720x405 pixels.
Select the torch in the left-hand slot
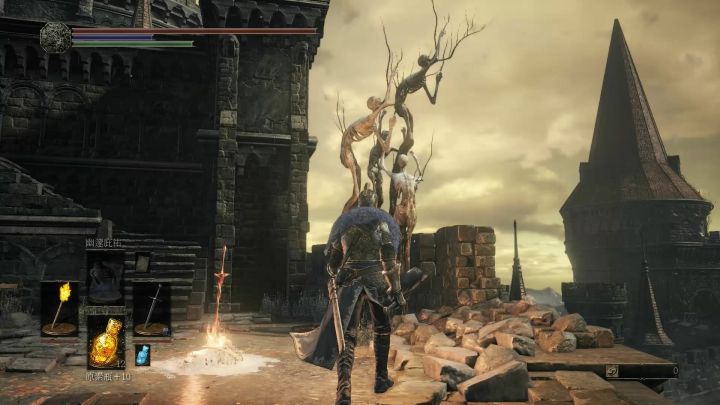pyautogui.click(x=59, y=309)
